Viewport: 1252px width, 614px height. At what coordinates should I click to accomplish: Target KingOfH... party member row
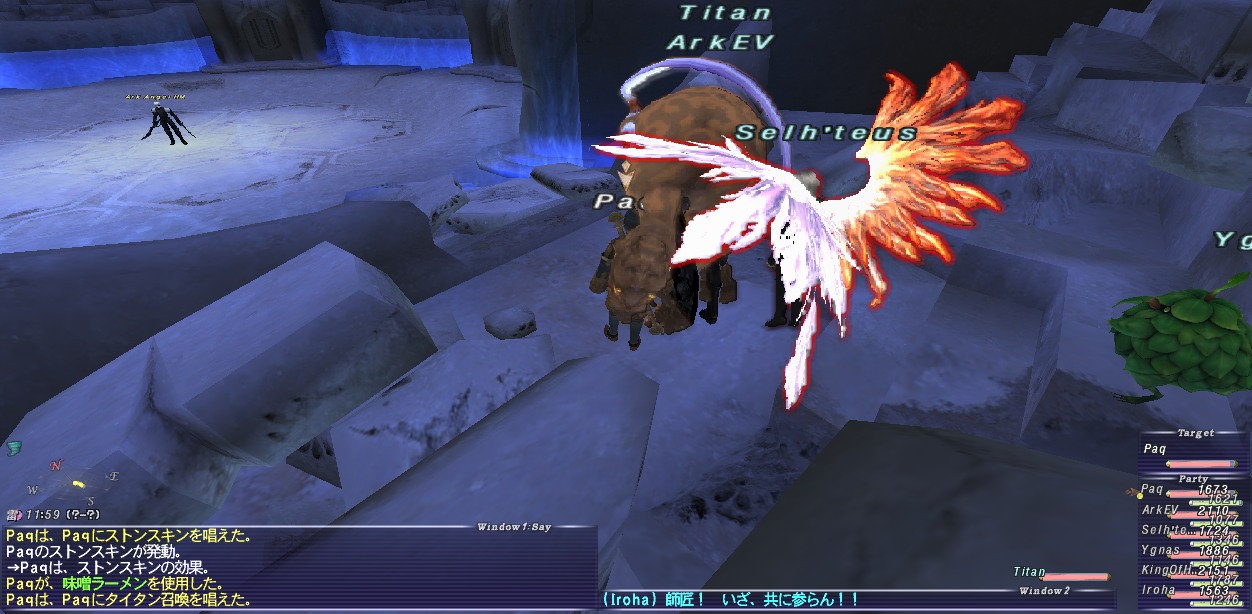(x=1190, y=570)
